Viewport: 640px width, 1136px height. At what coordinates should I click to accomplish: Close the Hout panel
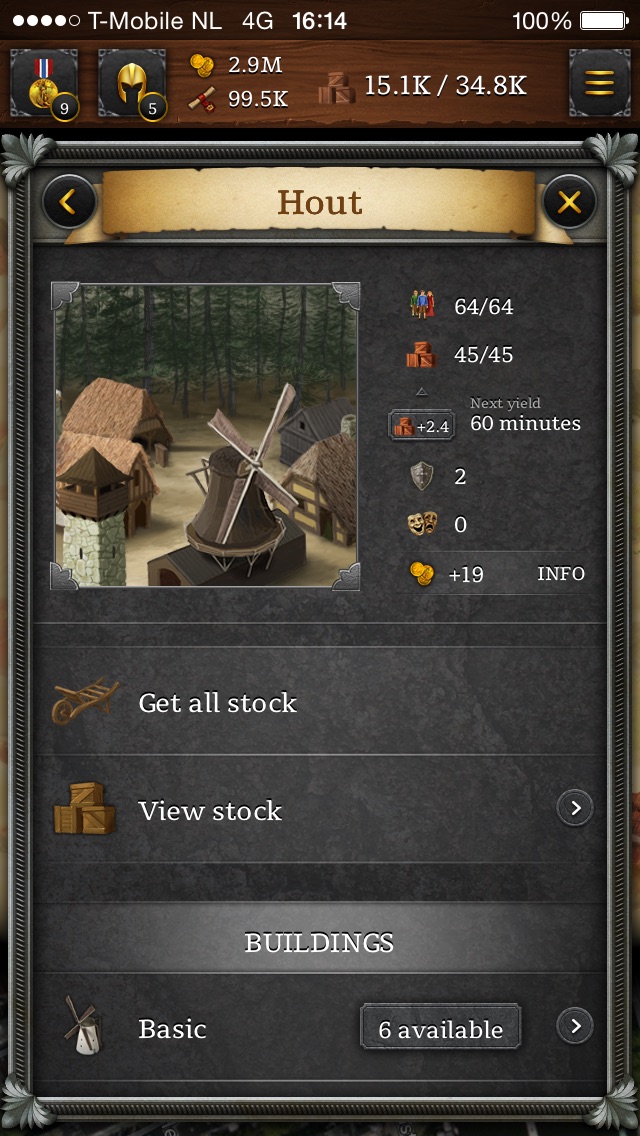pyautogui.click(x=569, y=203)
